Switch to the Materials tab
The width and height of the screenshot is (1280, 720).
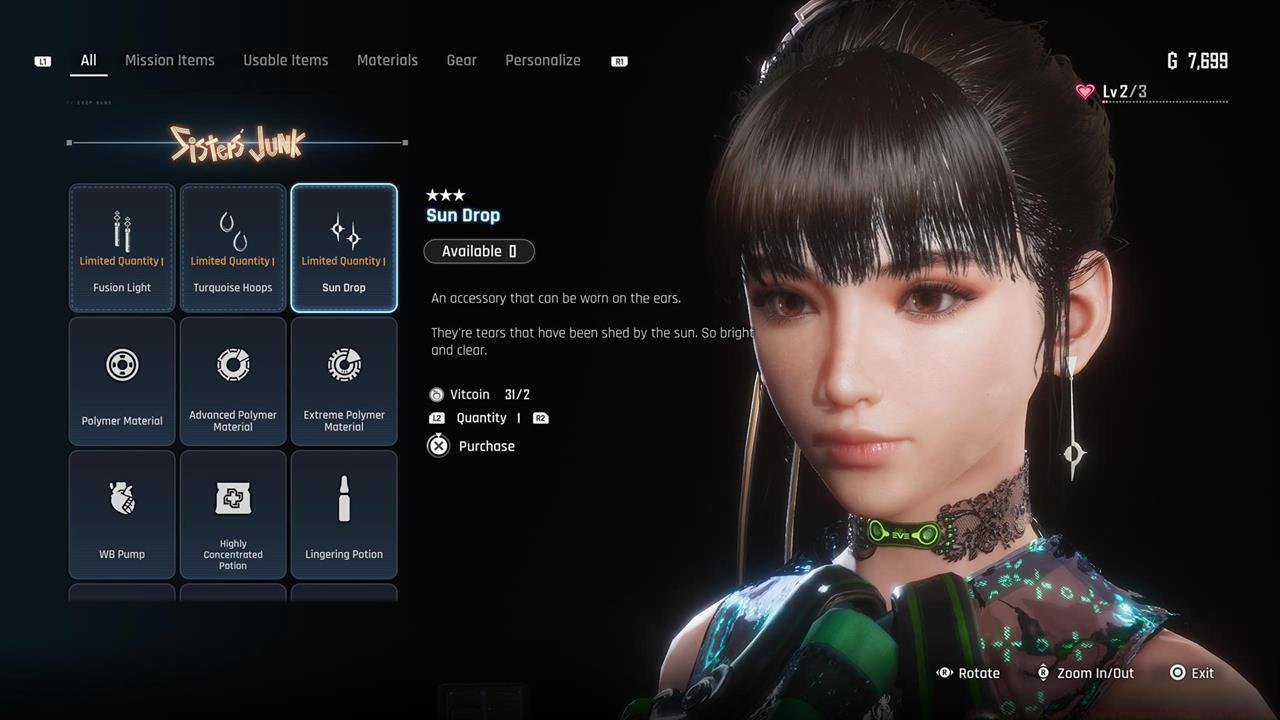point(387,60)
